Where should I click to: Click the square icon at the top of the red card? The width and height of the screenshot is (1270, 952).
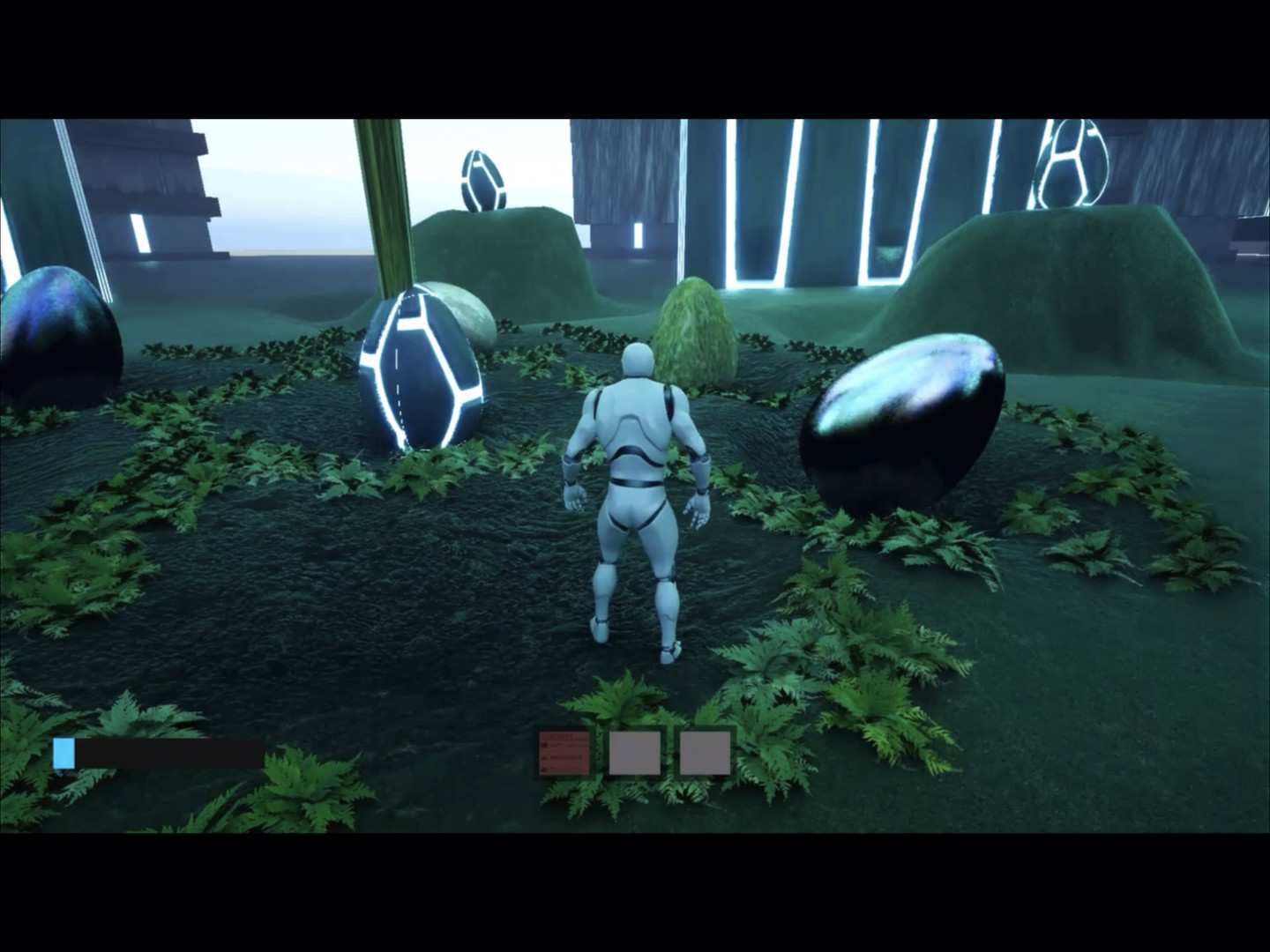(x=543, y=744)
